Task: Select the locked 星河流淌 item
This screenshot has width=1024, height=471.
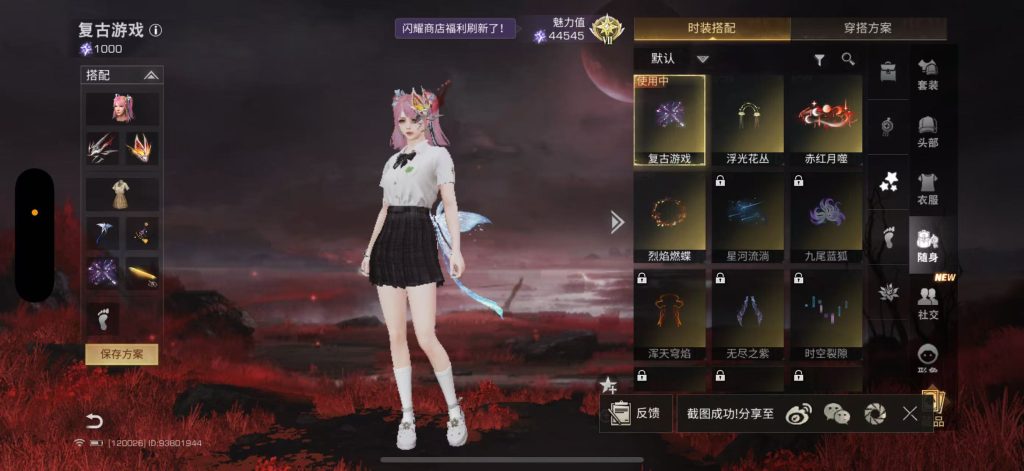Action: tap(747, 218)
